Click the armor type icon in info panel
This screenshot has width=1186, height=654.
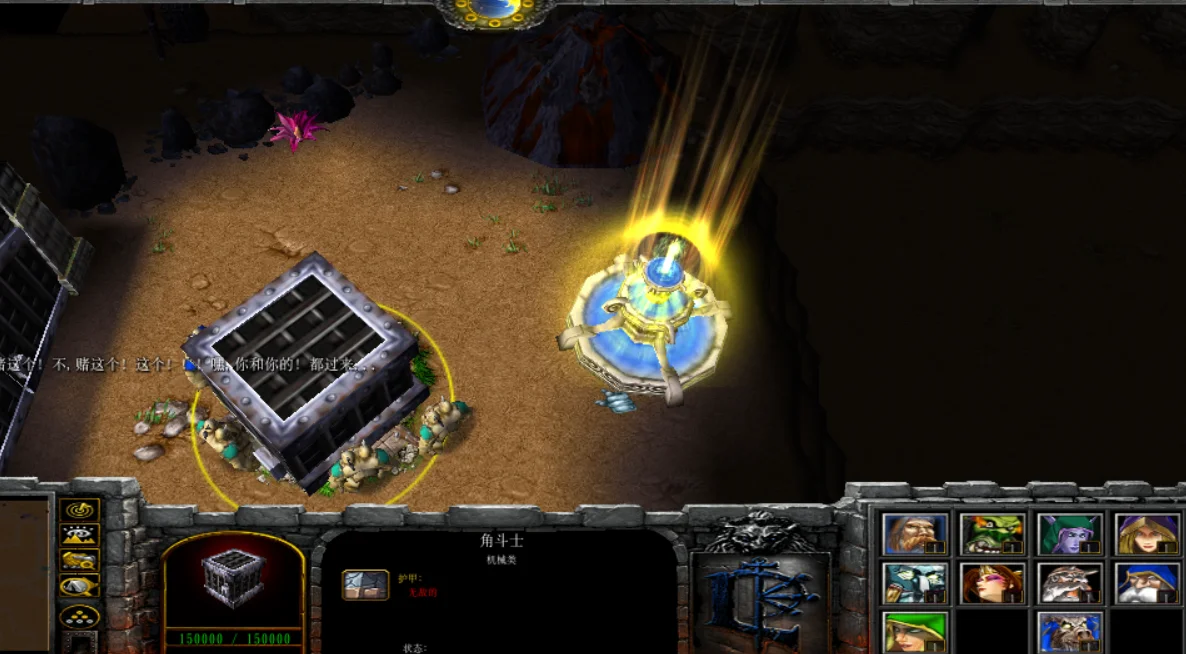click(365, 585)
